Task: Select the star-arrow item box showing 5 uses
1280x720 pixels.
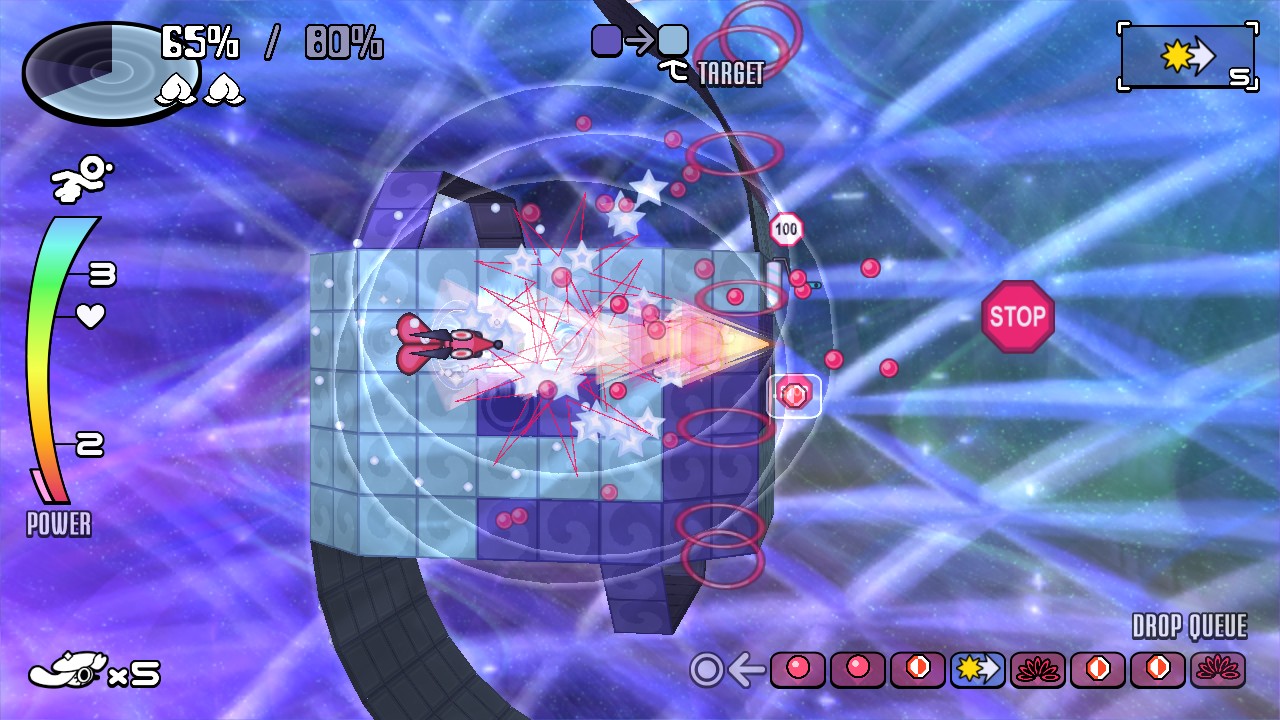Action: click(1188, 57)
